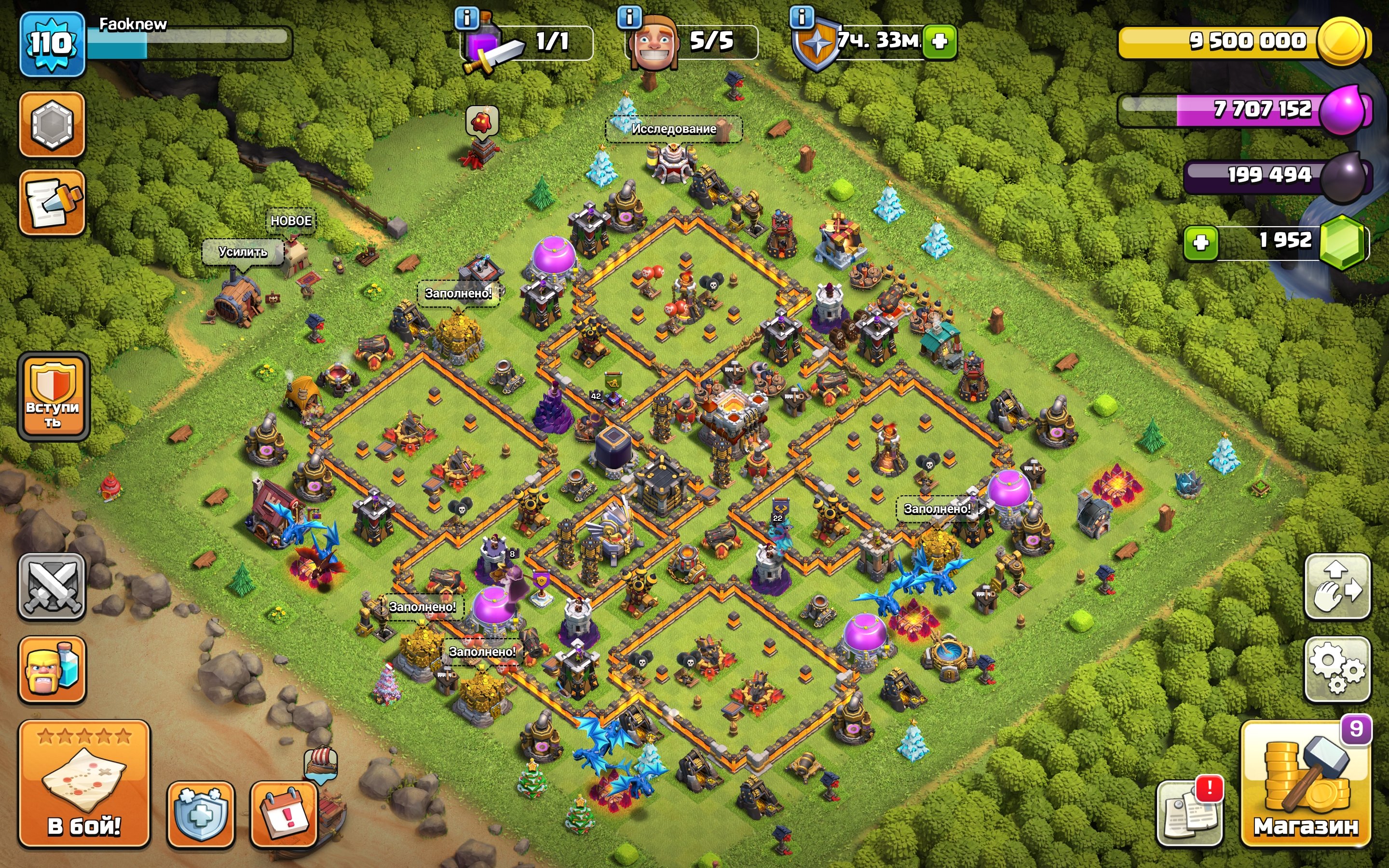Open the army training barbarian button
This screenshot has width=1389, height=868.
pos(52,669)
